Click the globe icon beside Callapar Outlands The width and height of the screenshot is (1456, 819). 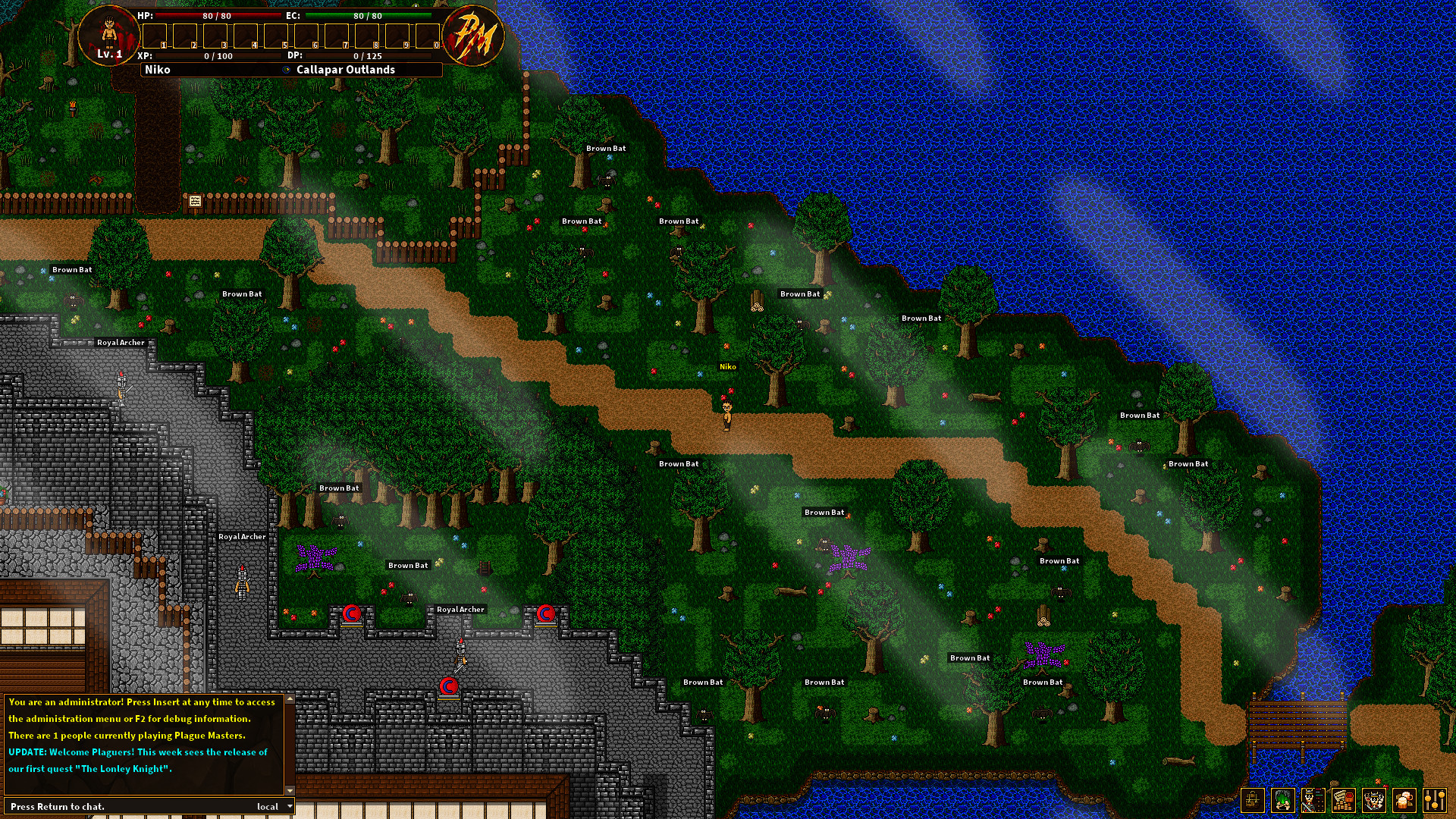click(286, 69)
